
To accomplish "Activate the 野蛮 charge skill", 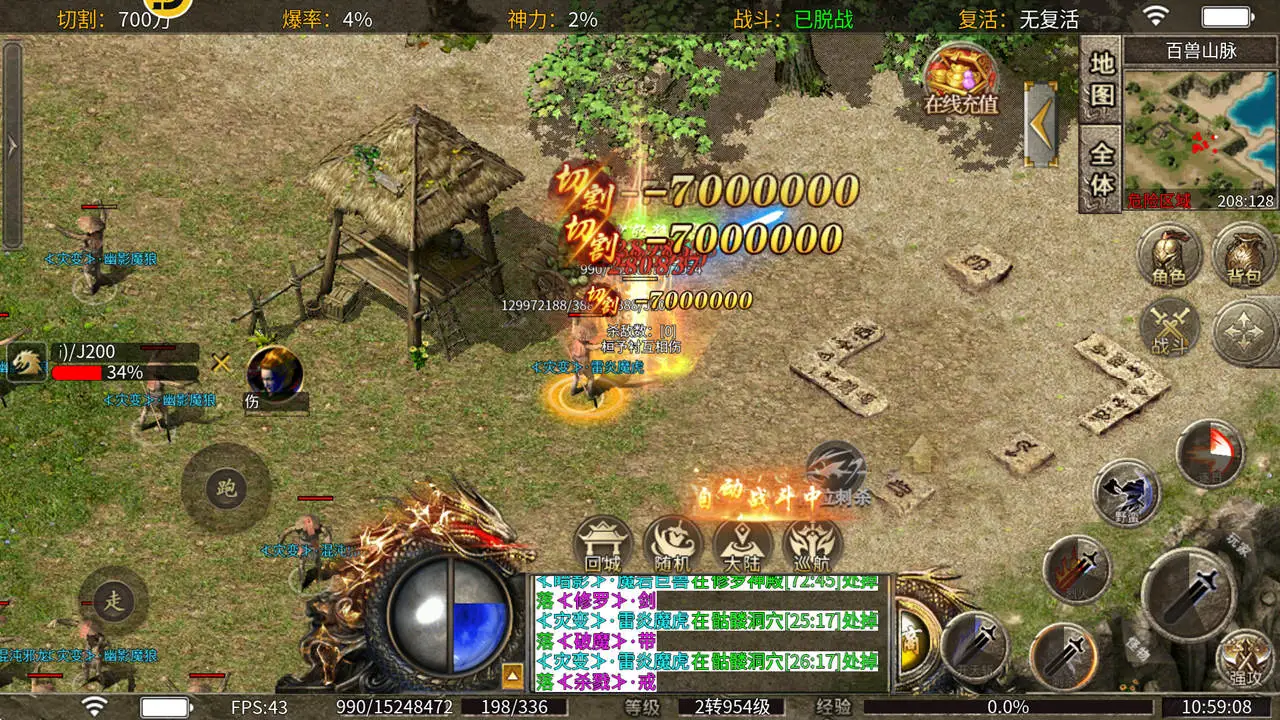I will pos(1127,491).
